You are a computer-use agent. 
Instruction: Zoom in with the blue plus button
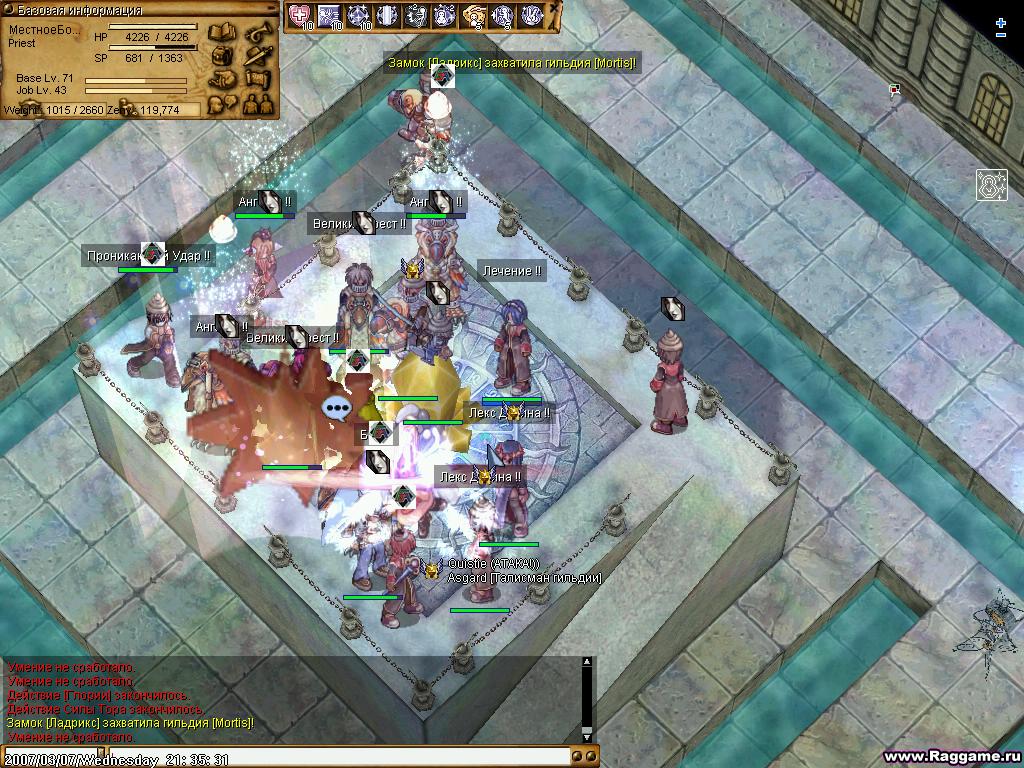(1001, 22)
